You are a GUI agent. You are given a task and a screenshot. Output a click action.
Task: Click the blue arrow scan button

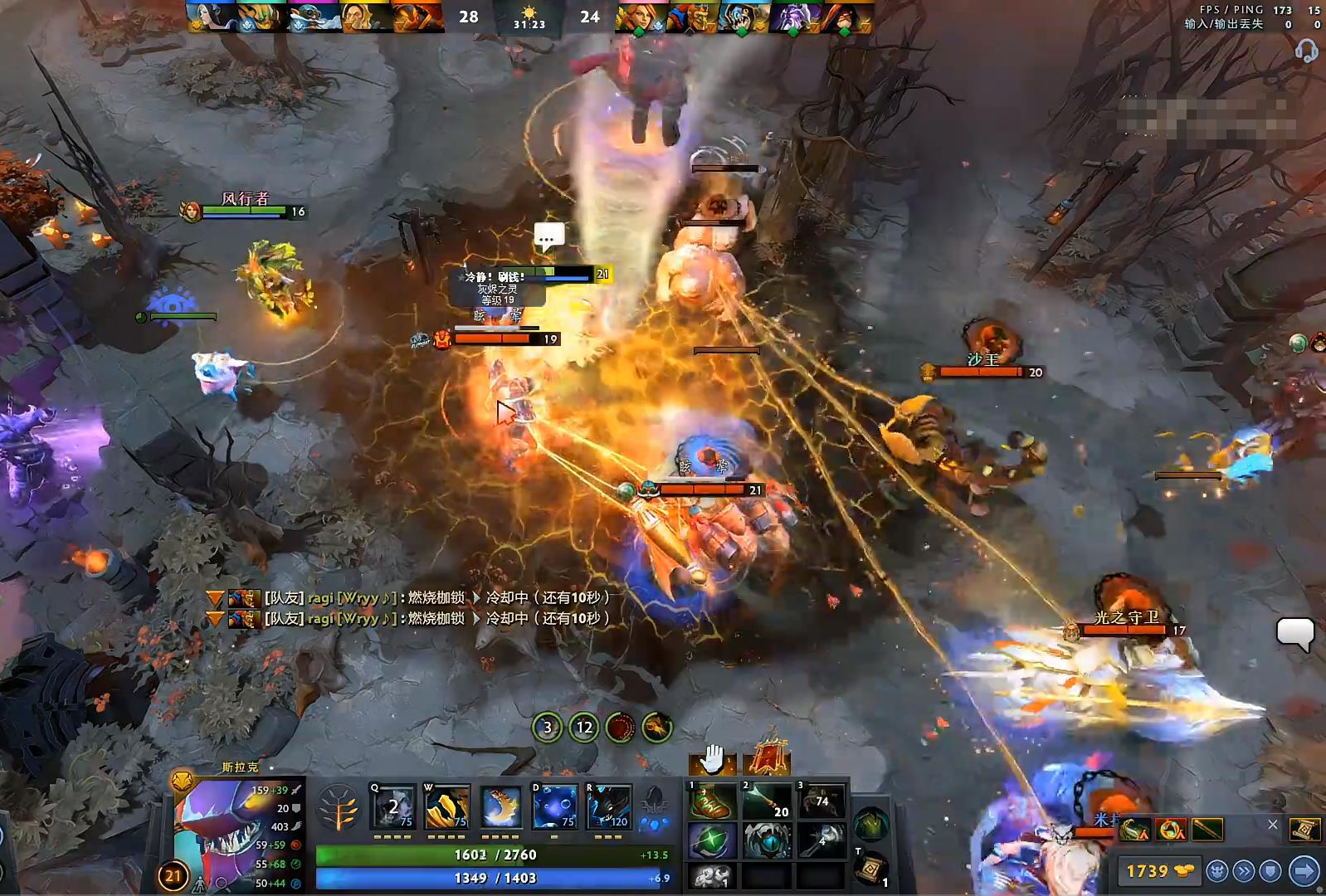coord(1303,871)
